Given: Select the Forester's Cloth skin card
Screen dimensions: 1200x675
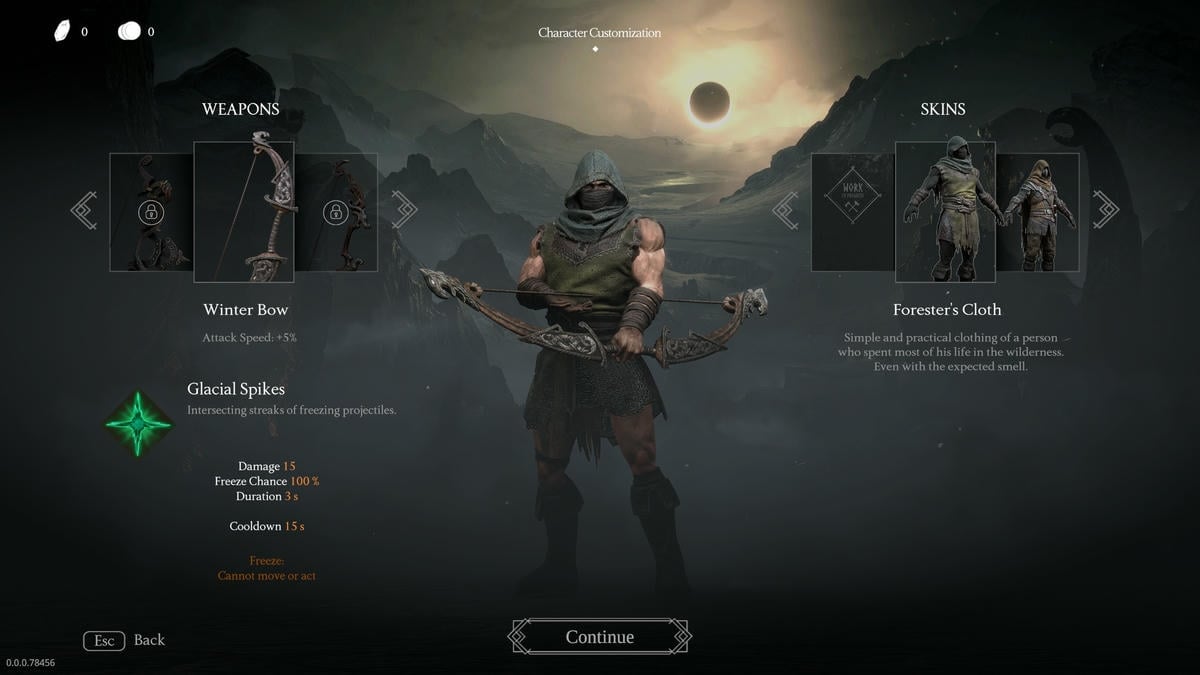Looking at the screenshot, I should click(945, 212).
